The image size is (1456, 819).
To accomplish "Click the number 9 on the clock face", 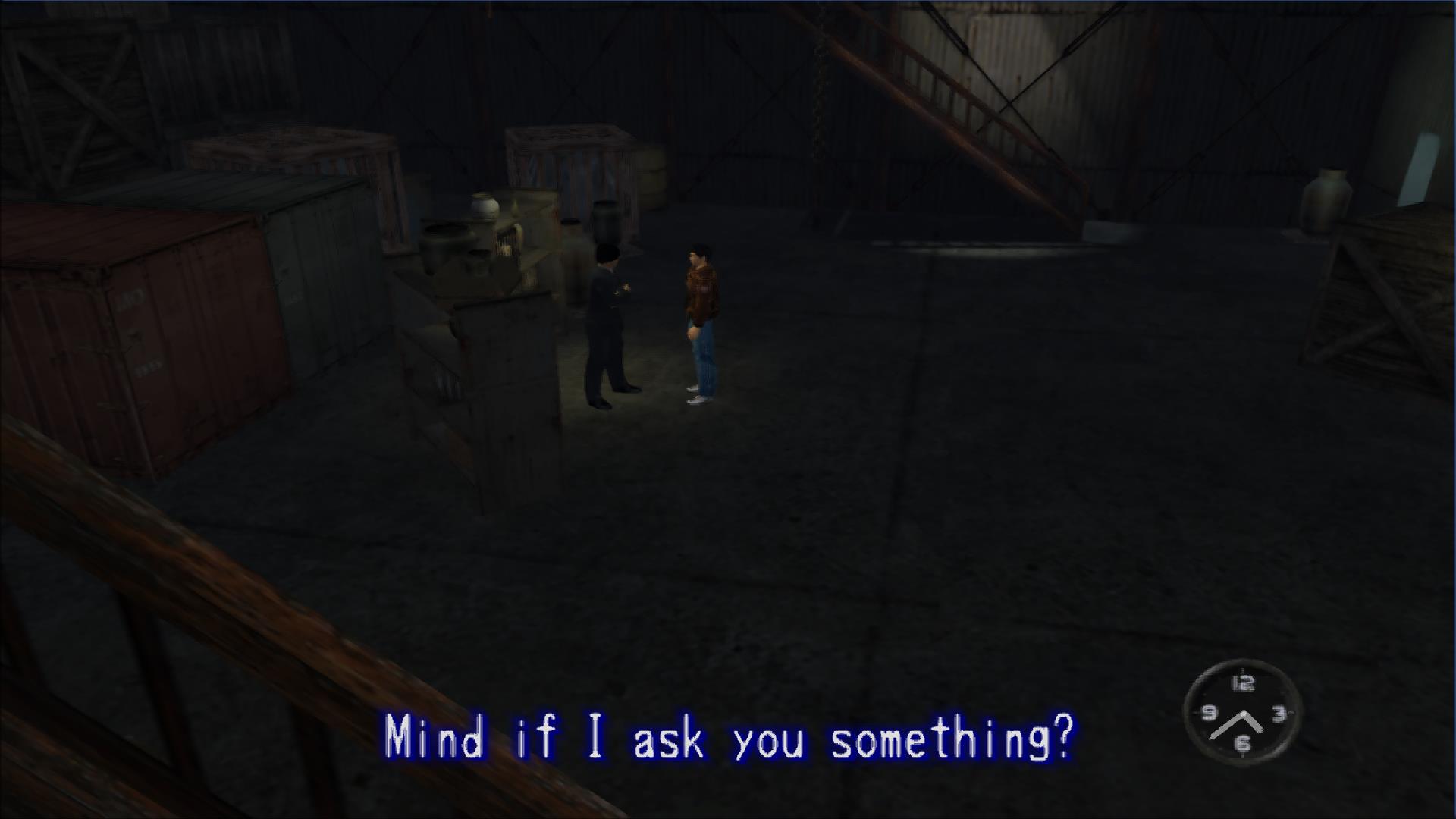I will [x=1209, y=711].
